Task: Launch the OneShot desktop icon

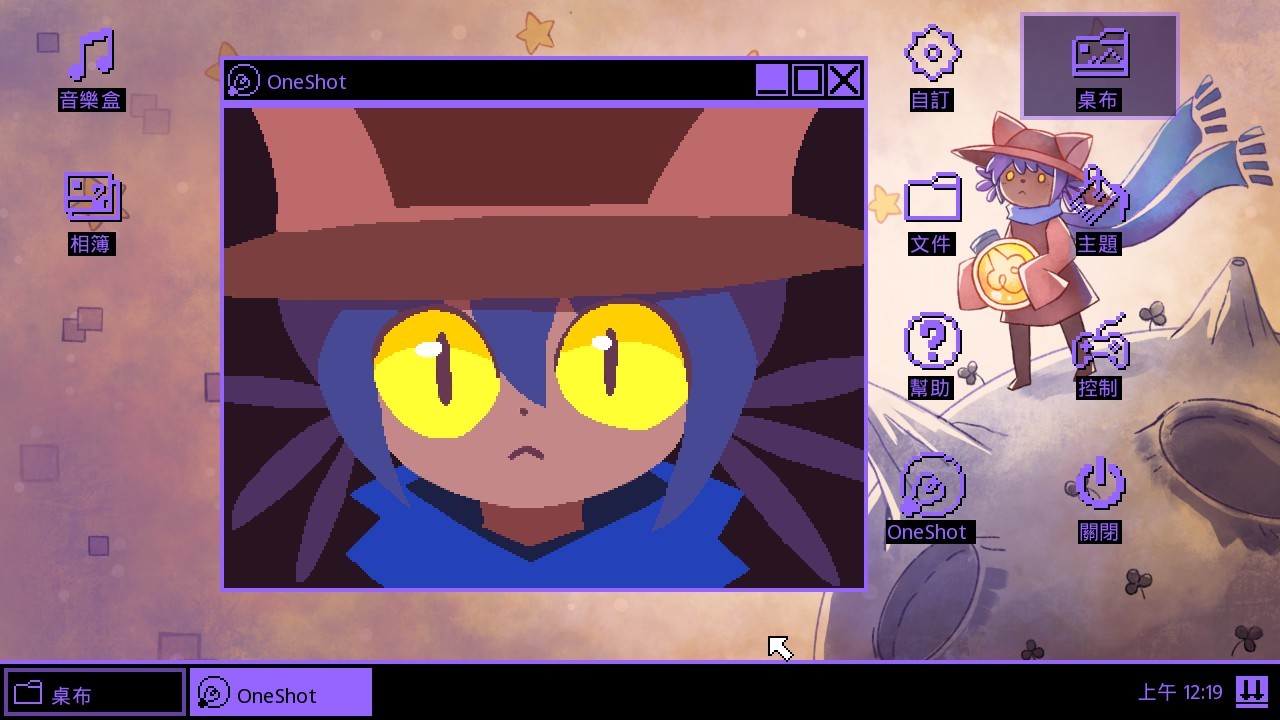Action: tap(932, 488)
